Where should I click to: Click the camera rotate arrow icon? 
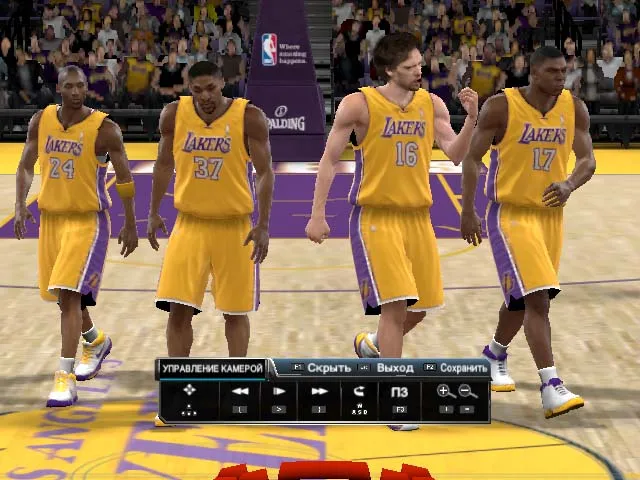(x=359, y=392)
